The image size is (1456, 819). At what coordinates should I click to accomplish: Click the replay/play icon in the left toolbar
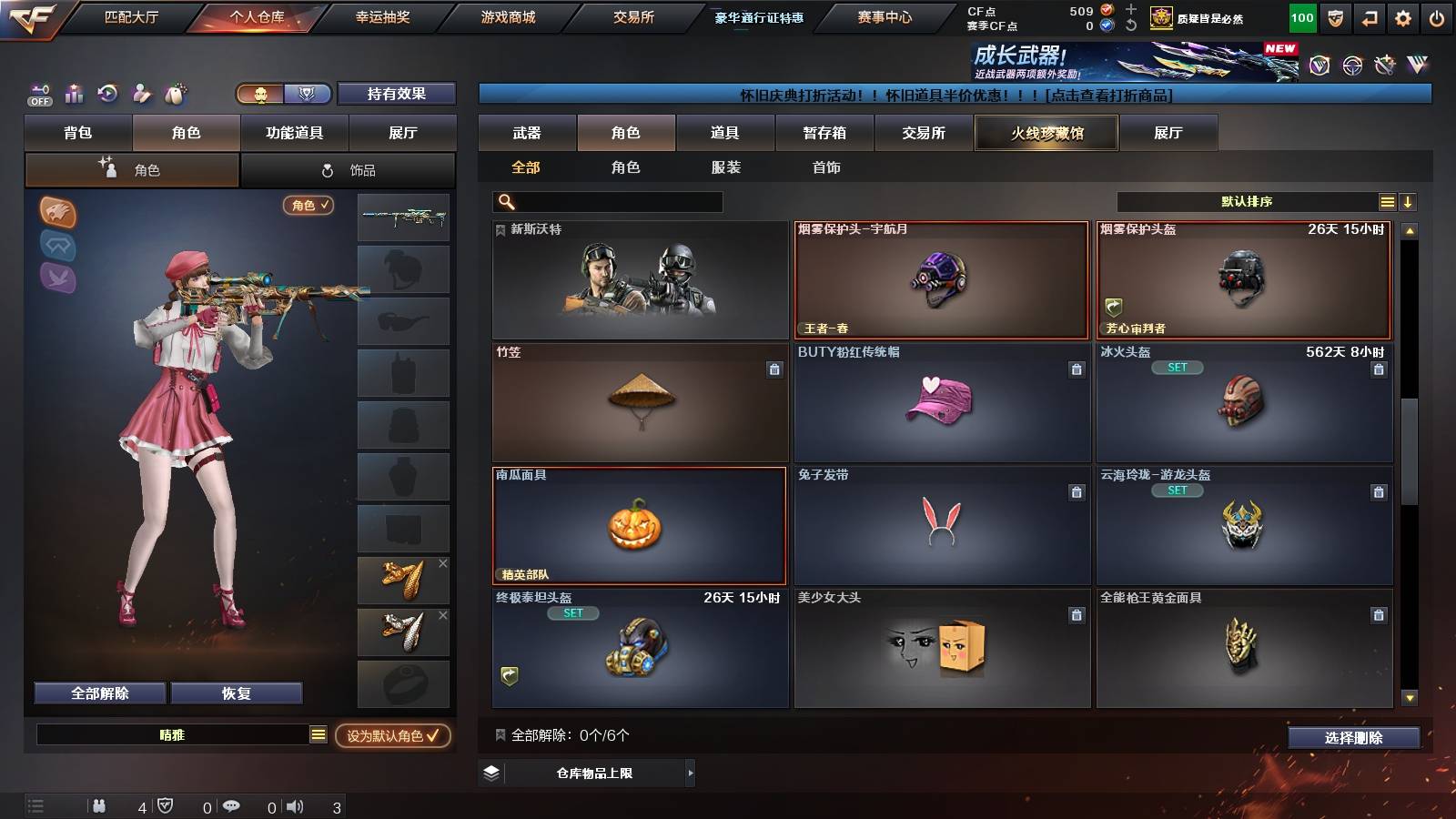[107, 93]
